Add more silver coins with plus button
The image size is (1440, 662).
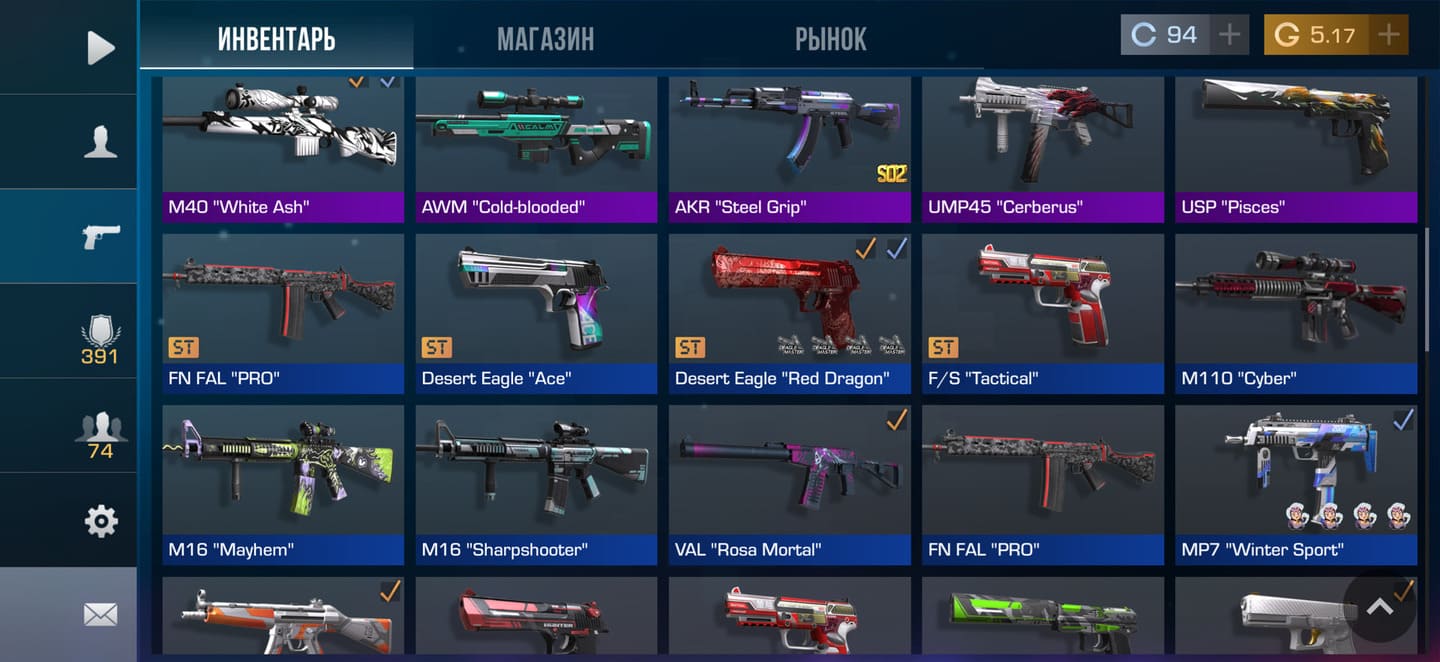pyautogui.click(x=1229, y=35)
